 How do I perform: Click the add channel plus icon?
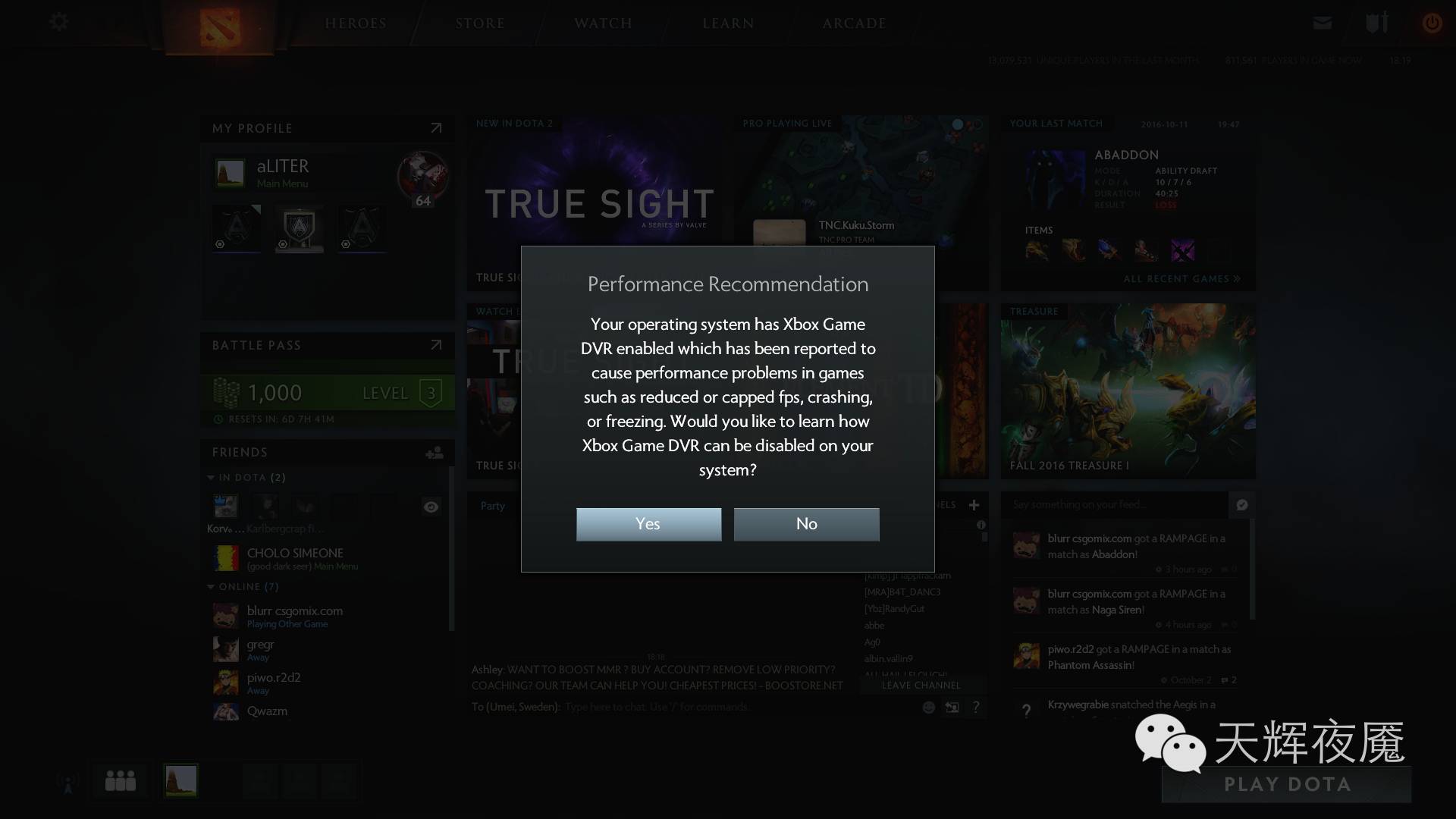[974, 504]
